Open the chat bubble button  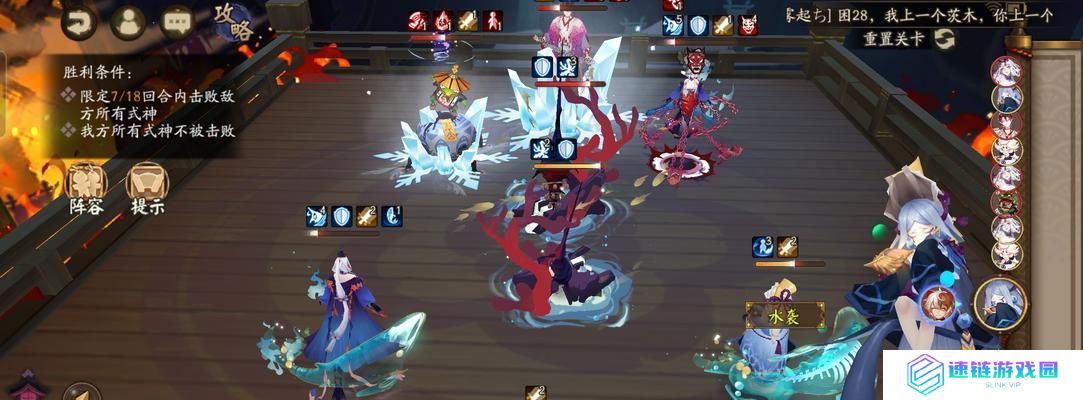[178, 20]
